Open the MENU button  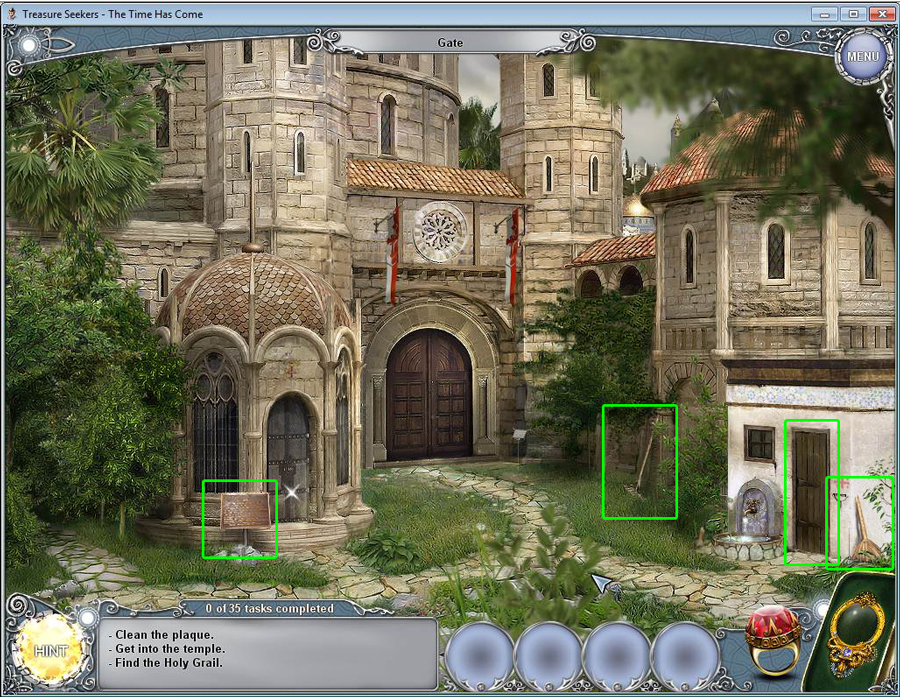point(863,56)
